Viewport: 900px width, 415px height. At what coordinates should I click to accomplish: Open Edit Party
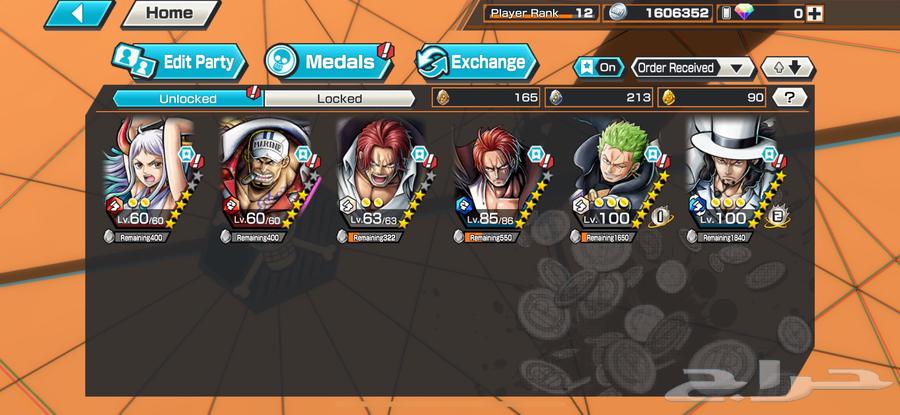point(180,62)
